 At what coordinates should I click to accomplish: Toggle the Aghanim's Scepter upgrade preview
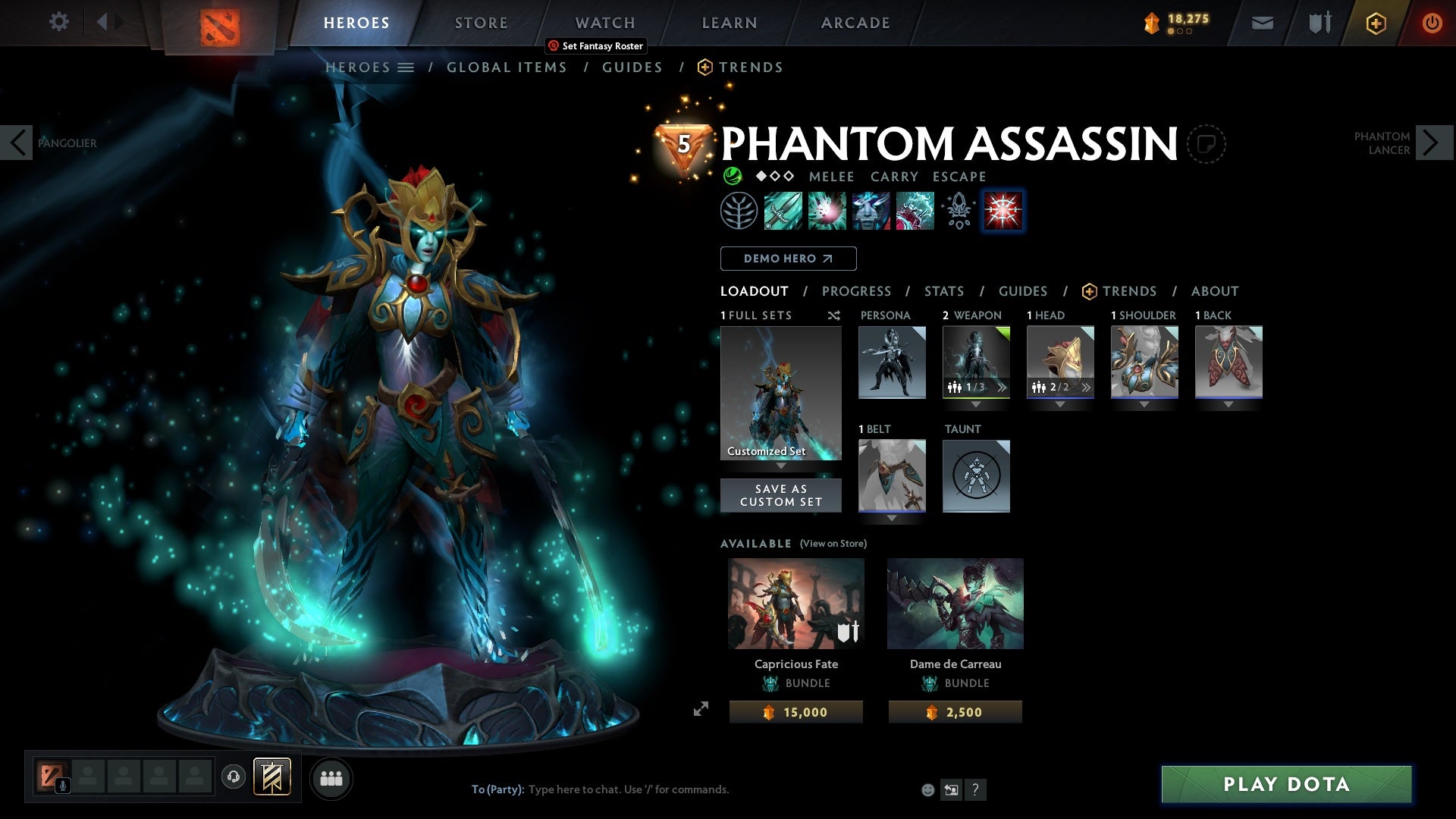click(957, 212)
